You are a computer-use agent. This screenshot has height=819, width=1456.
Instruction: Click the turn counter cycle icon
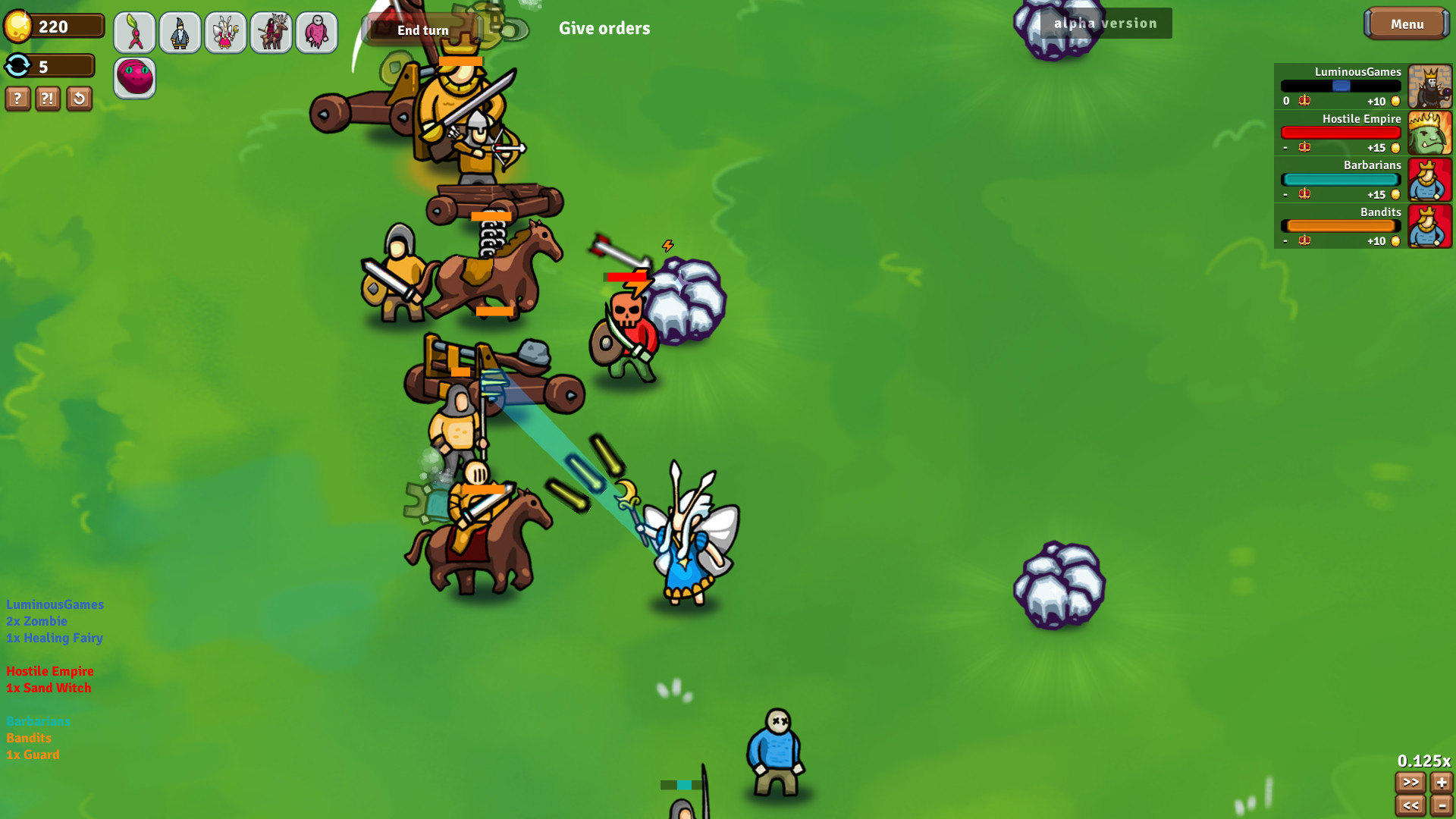tap(18, 66)
